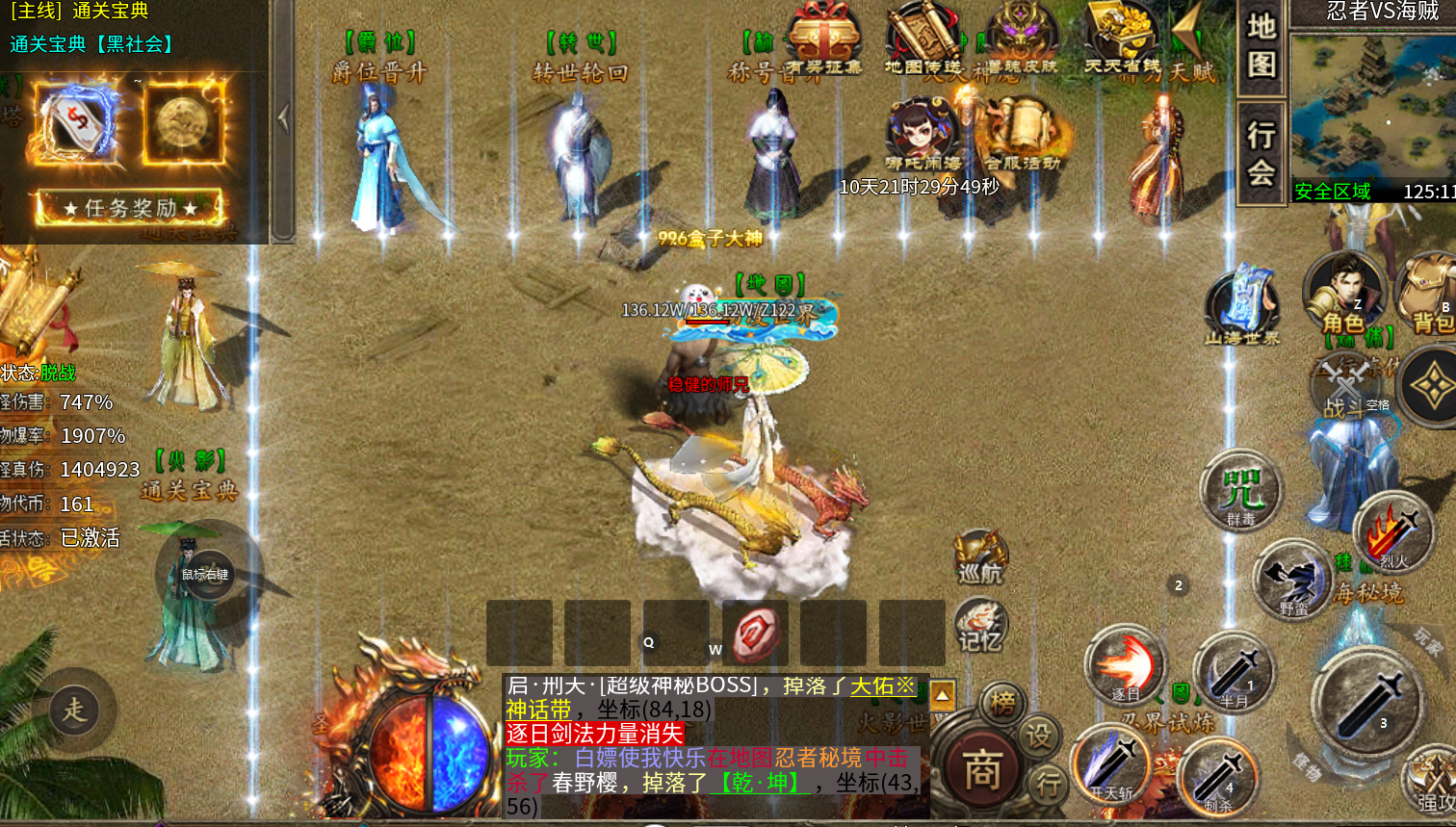This screenshot has height=827, width=1456.
Task: Open the 地图传送 map teleport scroll icon
Action: [923, 40]
